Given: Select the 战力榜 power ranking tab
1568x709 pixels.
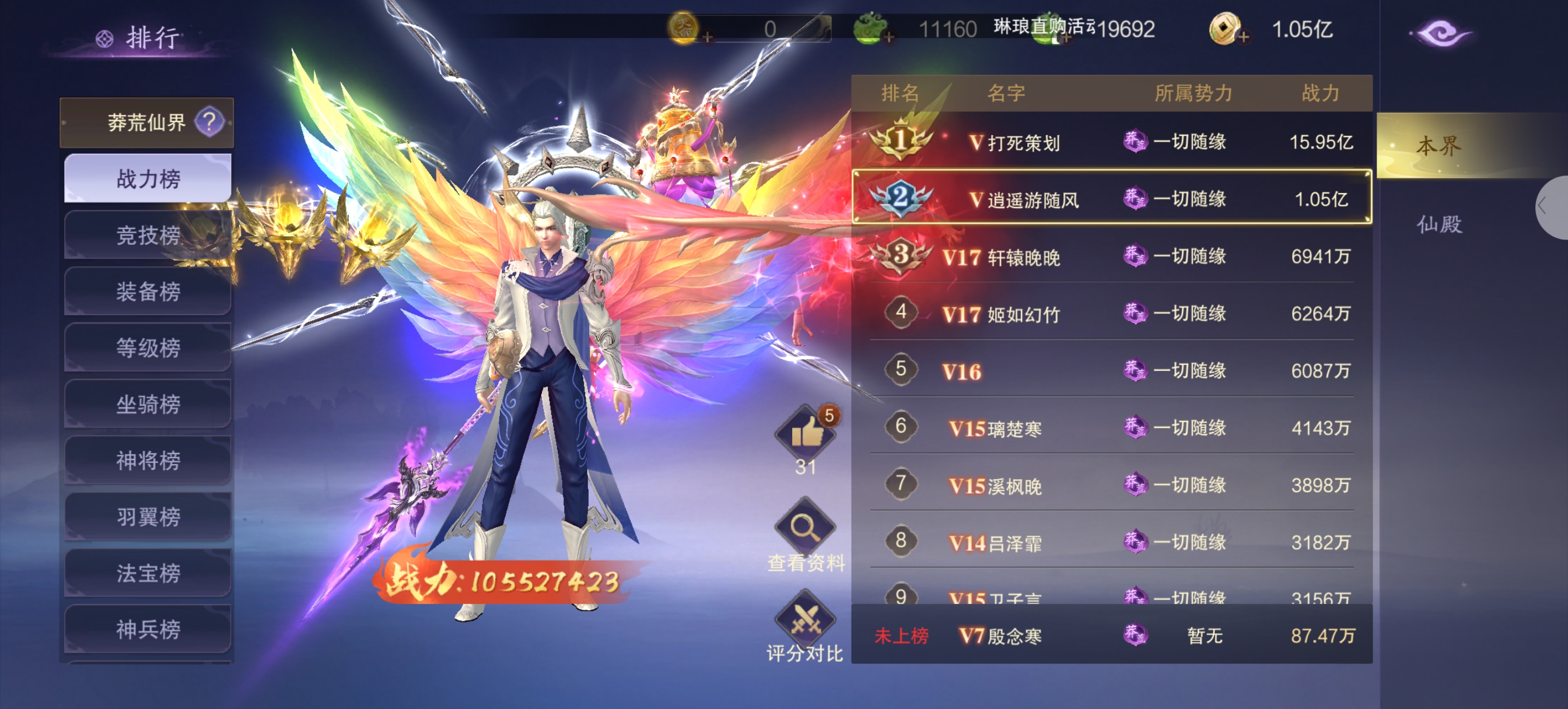Looking at the screenshot, I should tap(148, 179).
